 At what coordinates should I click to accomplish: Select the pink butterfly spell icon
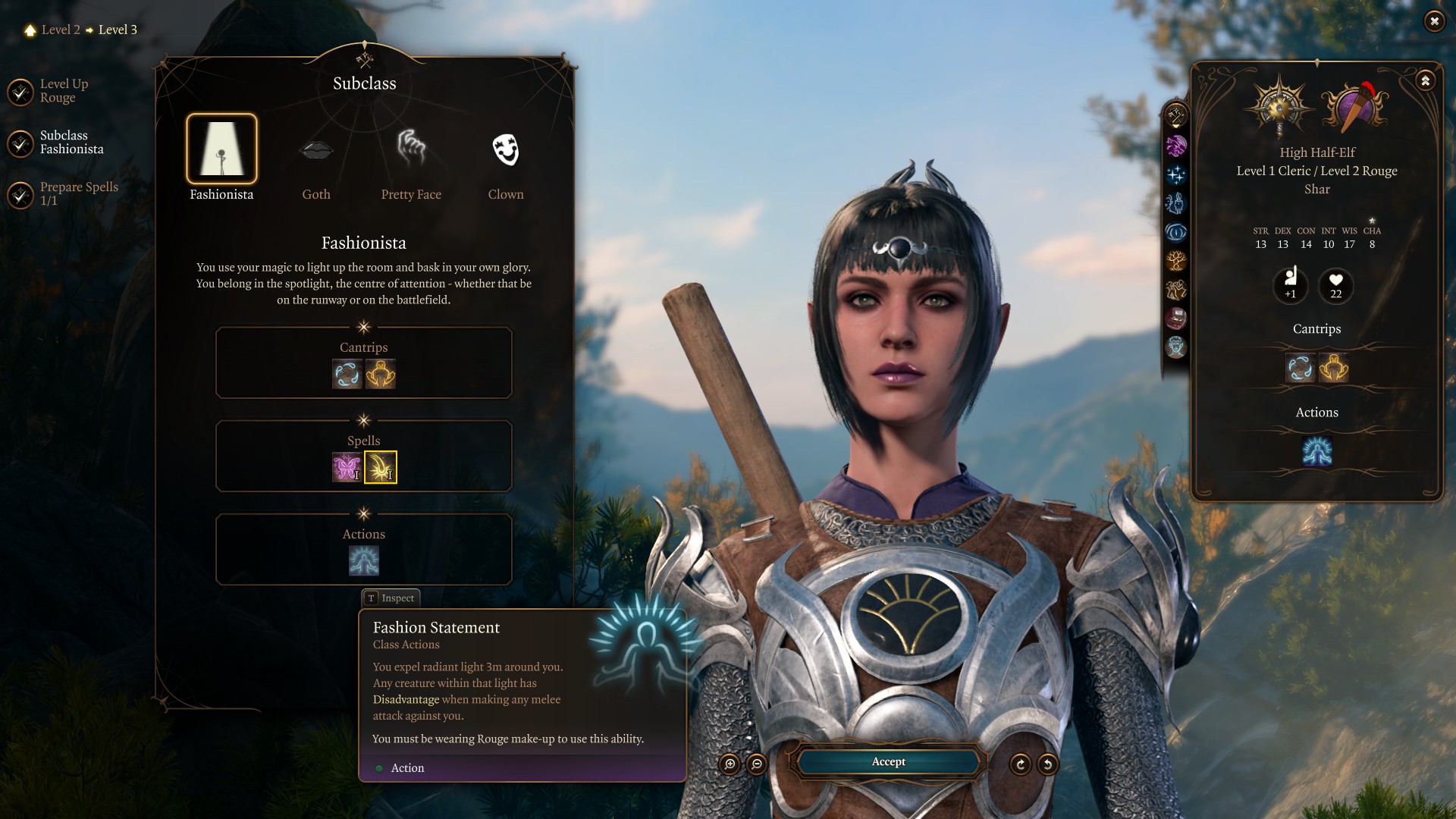pos(347,467)
